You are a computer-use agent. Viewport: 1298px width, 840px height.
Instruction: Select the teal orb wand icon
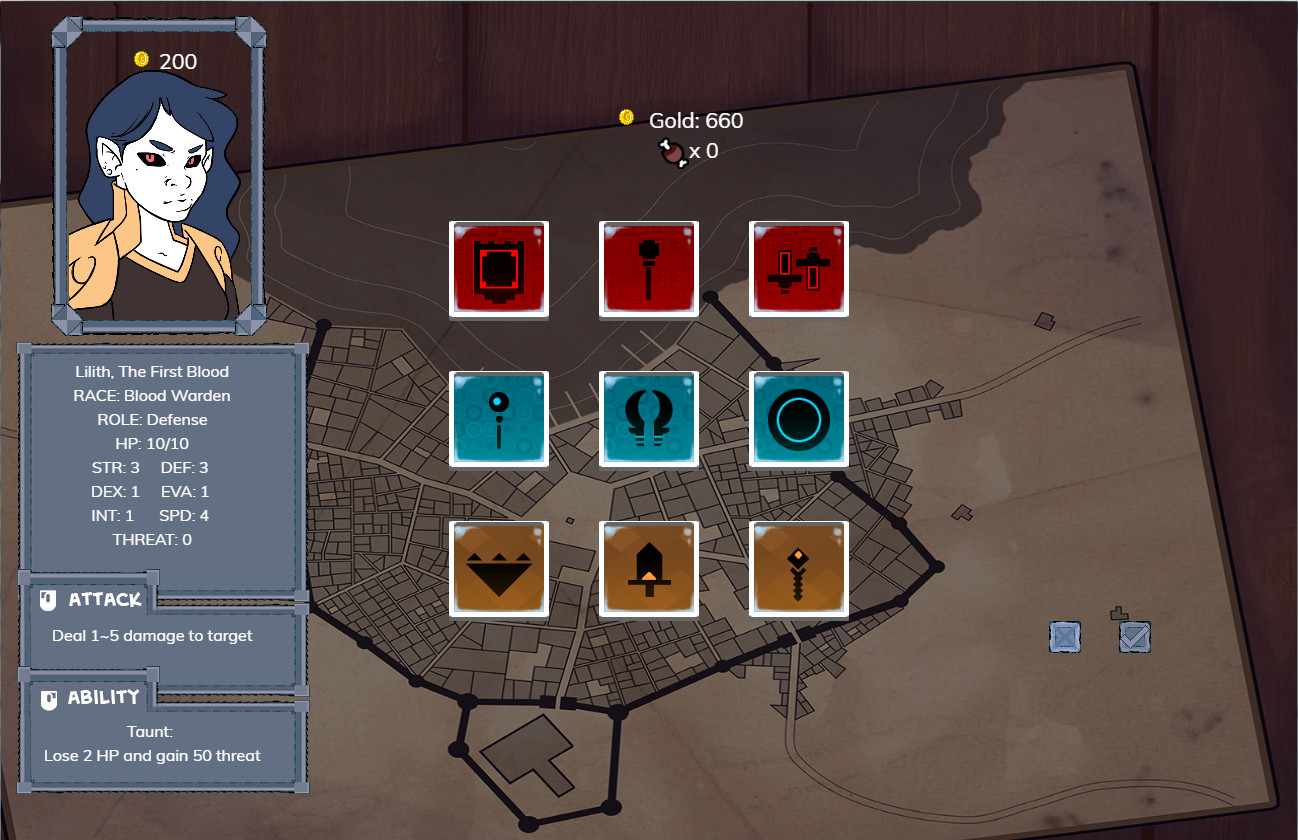pos(498,418)
